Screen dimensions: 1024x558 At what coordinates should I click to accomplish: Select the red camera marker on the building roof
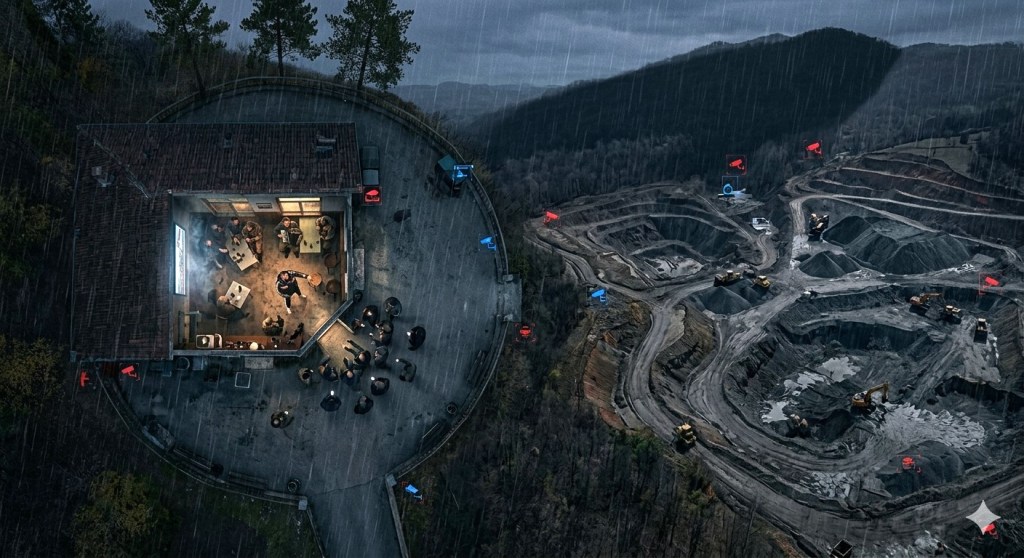(x=372, y=196)
